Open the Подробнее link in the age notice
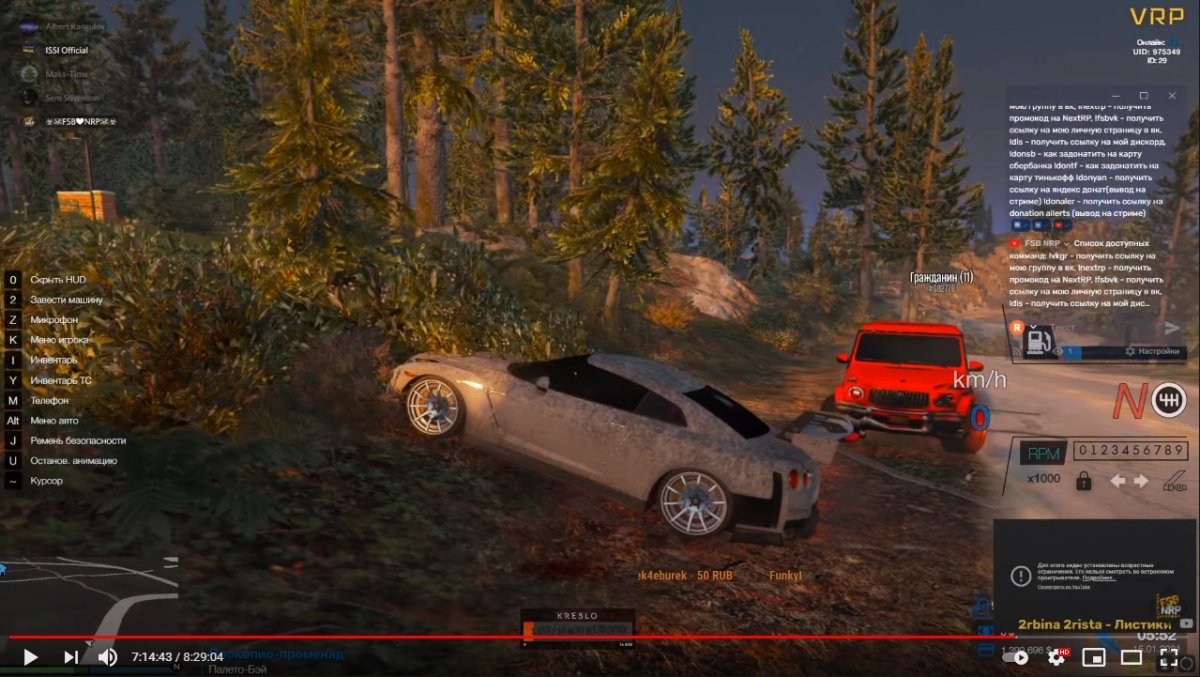This screenshot has width=1200, height=677. pos(1098,578)
